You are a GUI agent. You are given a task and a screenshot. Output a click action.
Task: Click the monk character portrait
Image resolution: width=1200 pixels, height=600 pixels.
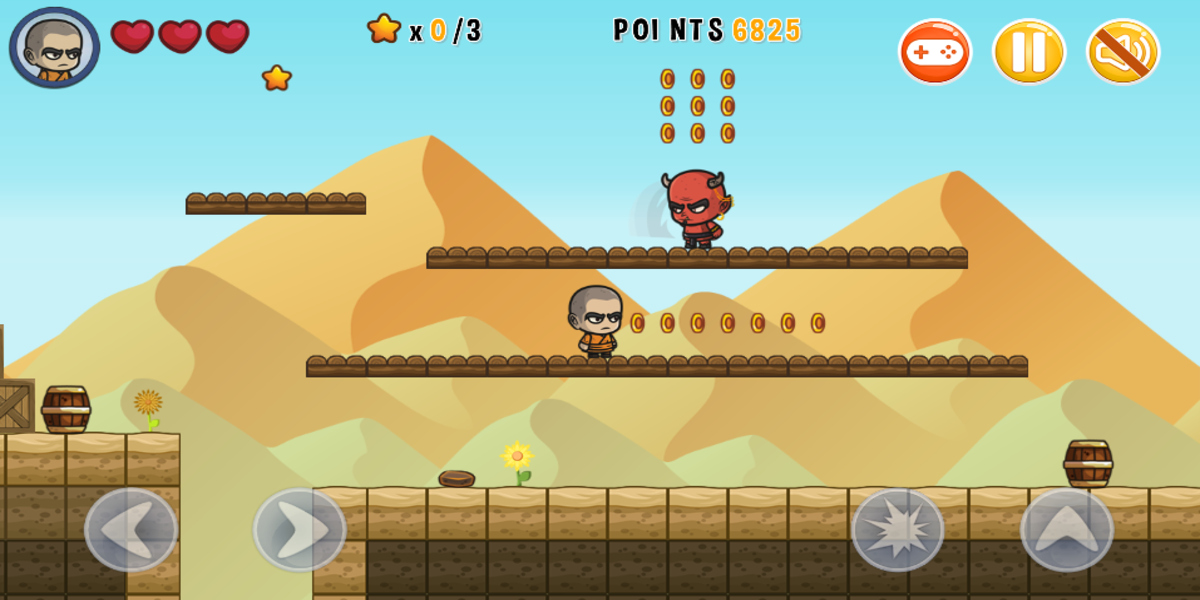tap(55, 48)
